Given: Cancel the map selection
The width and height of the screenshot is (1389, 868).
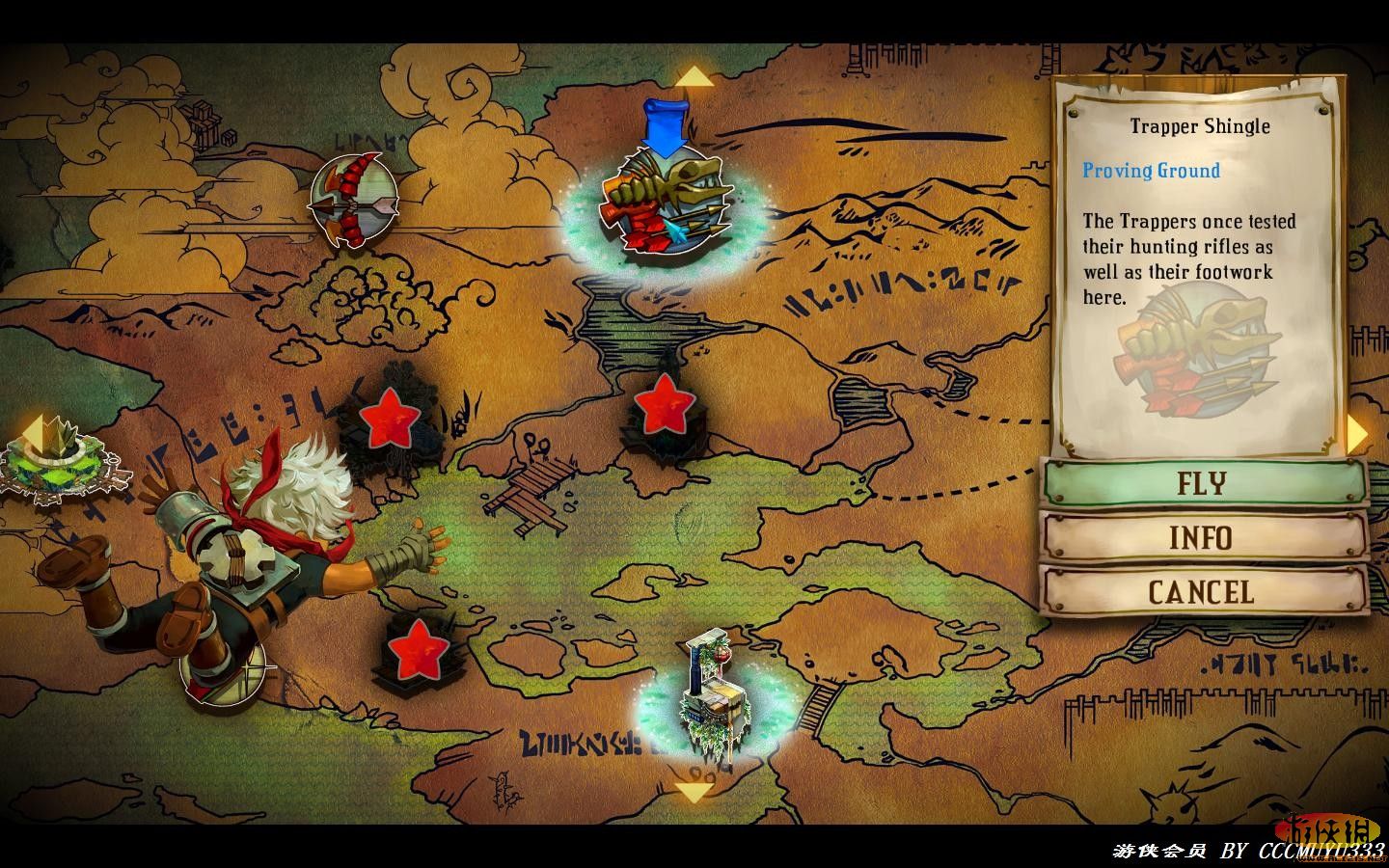Looking at the screenshot, I should (x=1203, y=591).
